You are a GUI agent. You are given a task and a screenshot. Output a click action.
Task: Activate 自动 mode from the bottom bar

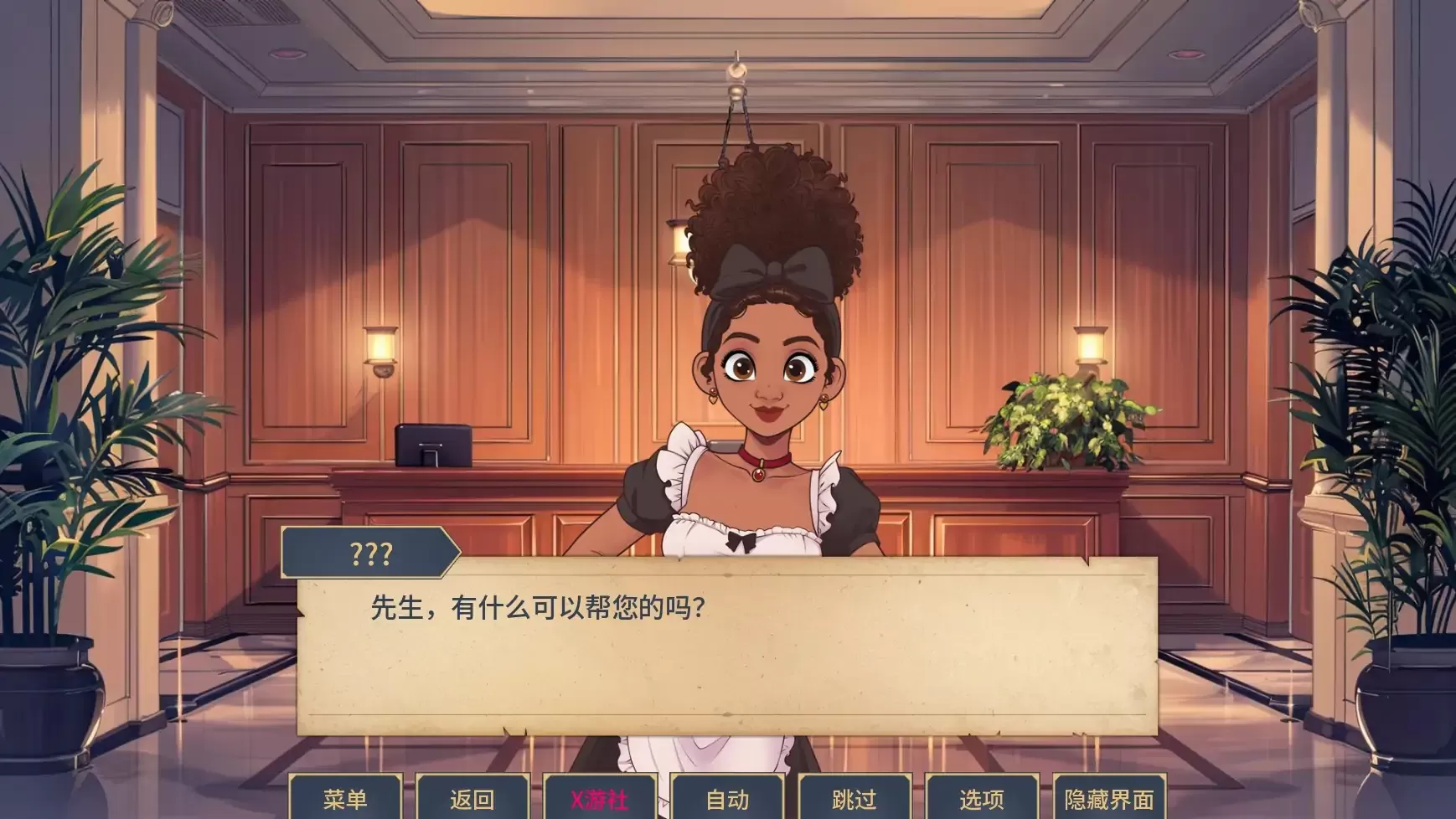[x=728, y=800]
